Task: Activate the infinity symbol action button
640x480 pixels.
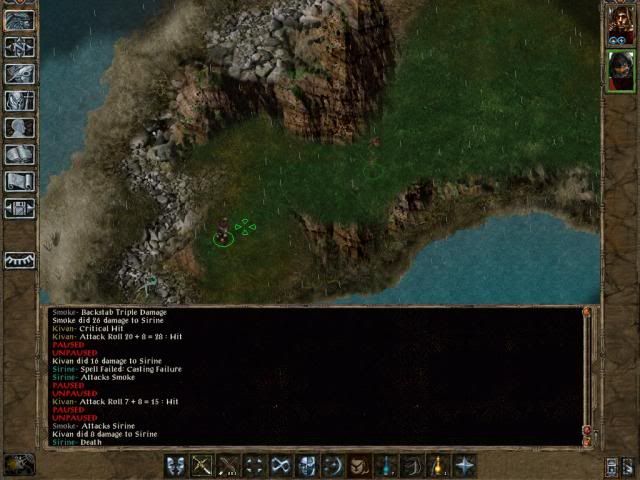Action: 281,466
